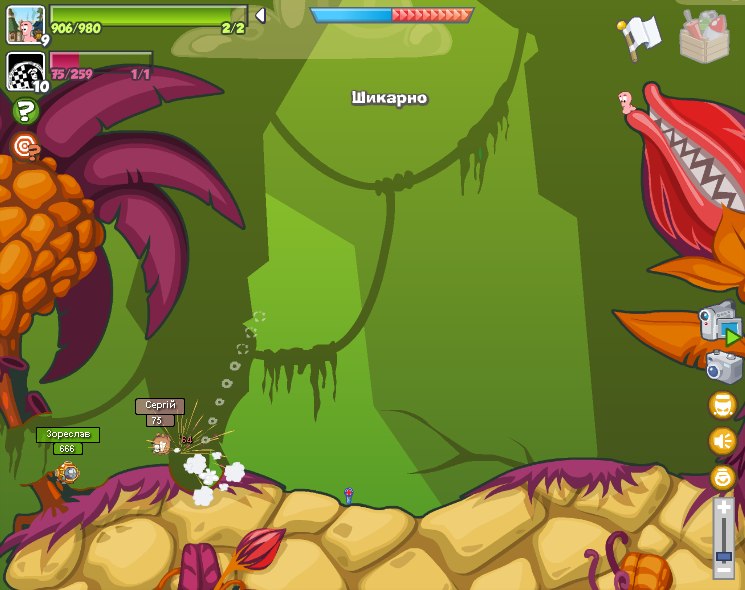Take a screenshot with the photo camera
This screenshot has height=590, width=745.
click(722, 366)
